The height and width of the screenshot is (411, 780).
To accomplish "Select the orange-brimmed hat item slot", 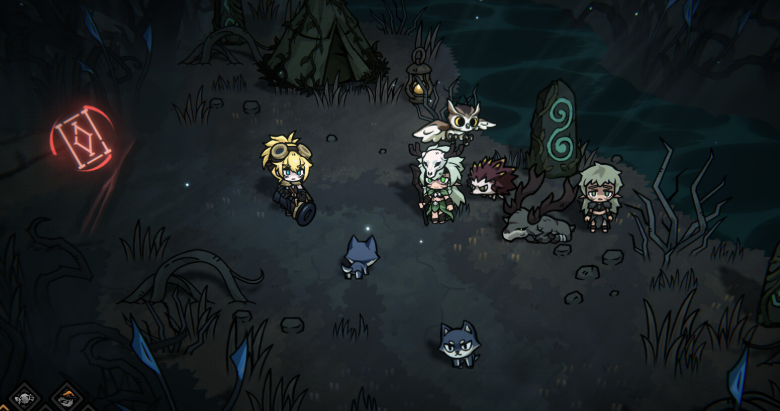I will 66,398.
